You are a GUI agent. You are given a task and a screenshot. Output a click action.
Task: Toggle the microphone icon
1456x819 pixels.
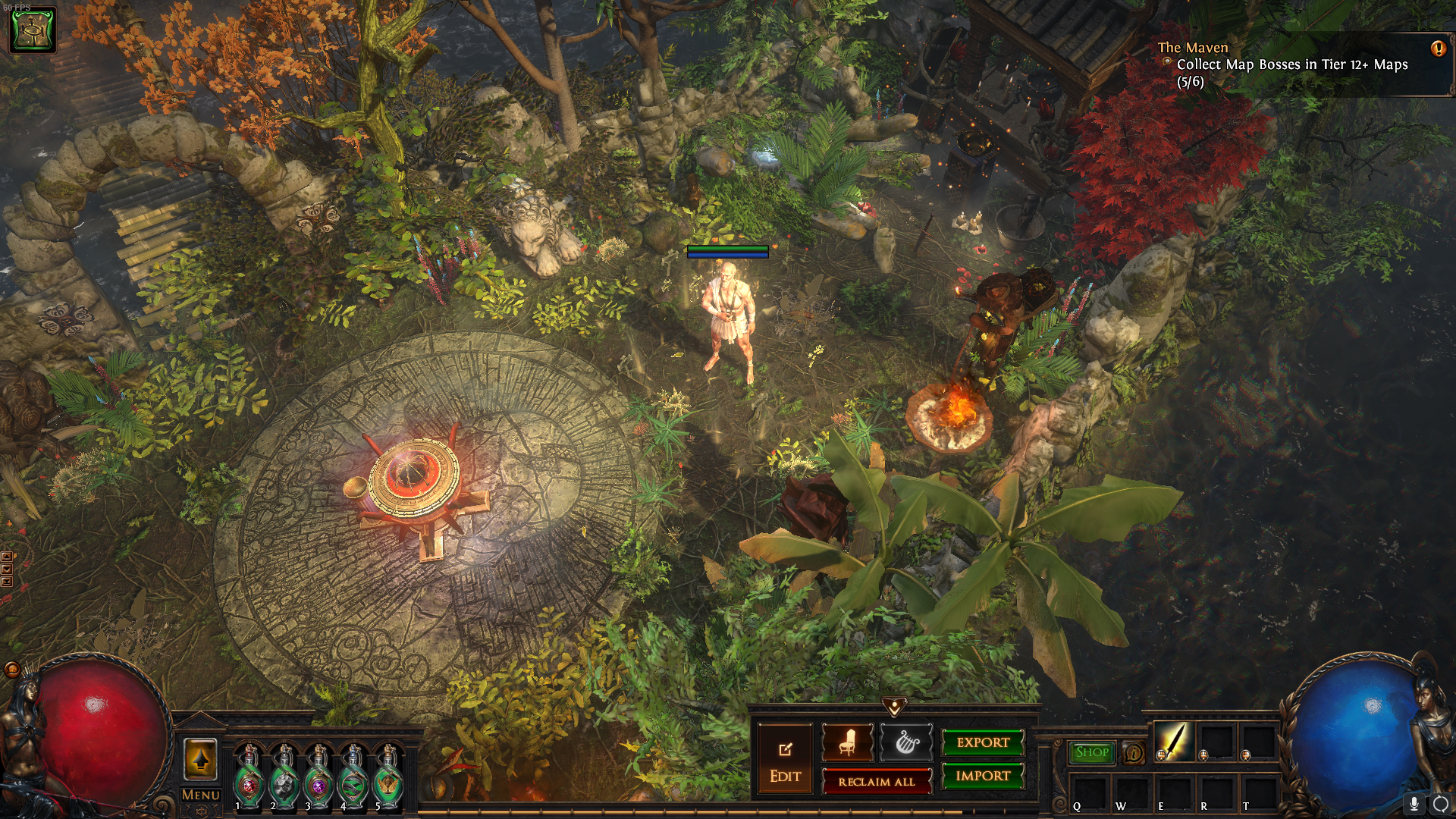1414,804
